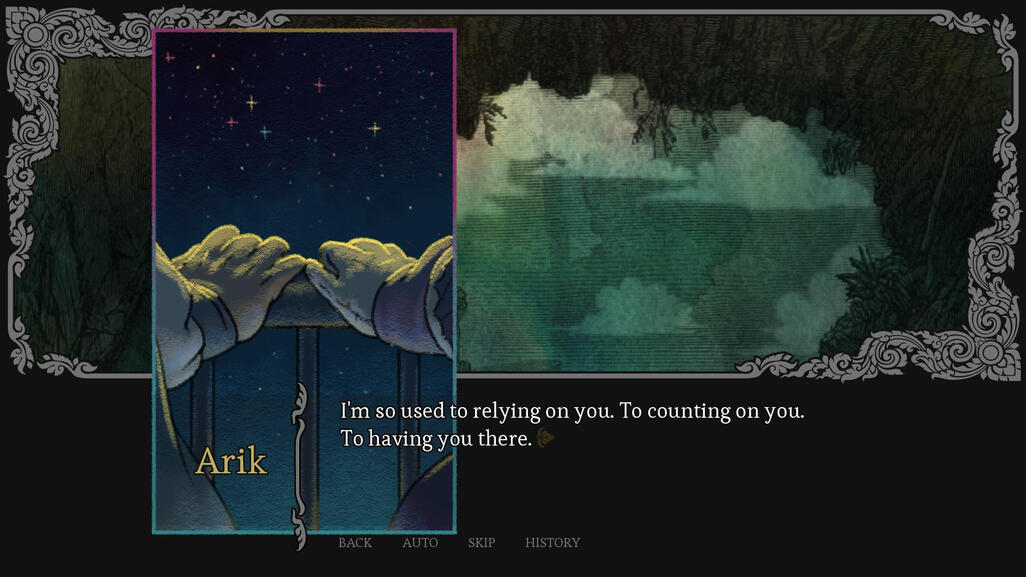Skip ahead through the dialogue

481,543
